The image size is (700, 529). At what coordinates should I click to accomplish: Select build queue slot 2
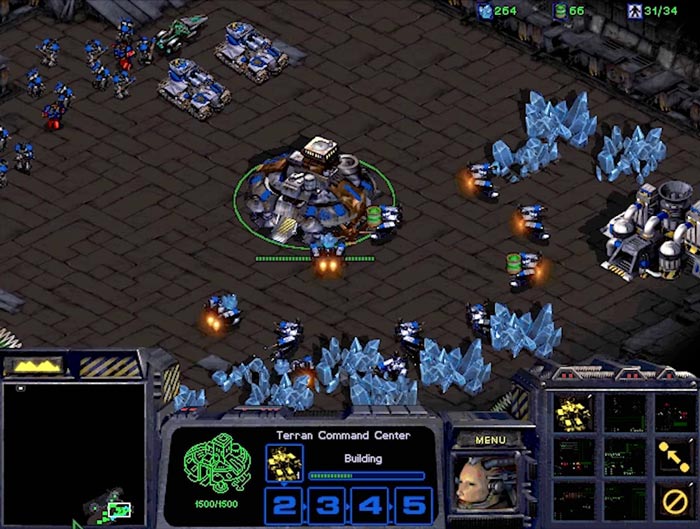283,504
